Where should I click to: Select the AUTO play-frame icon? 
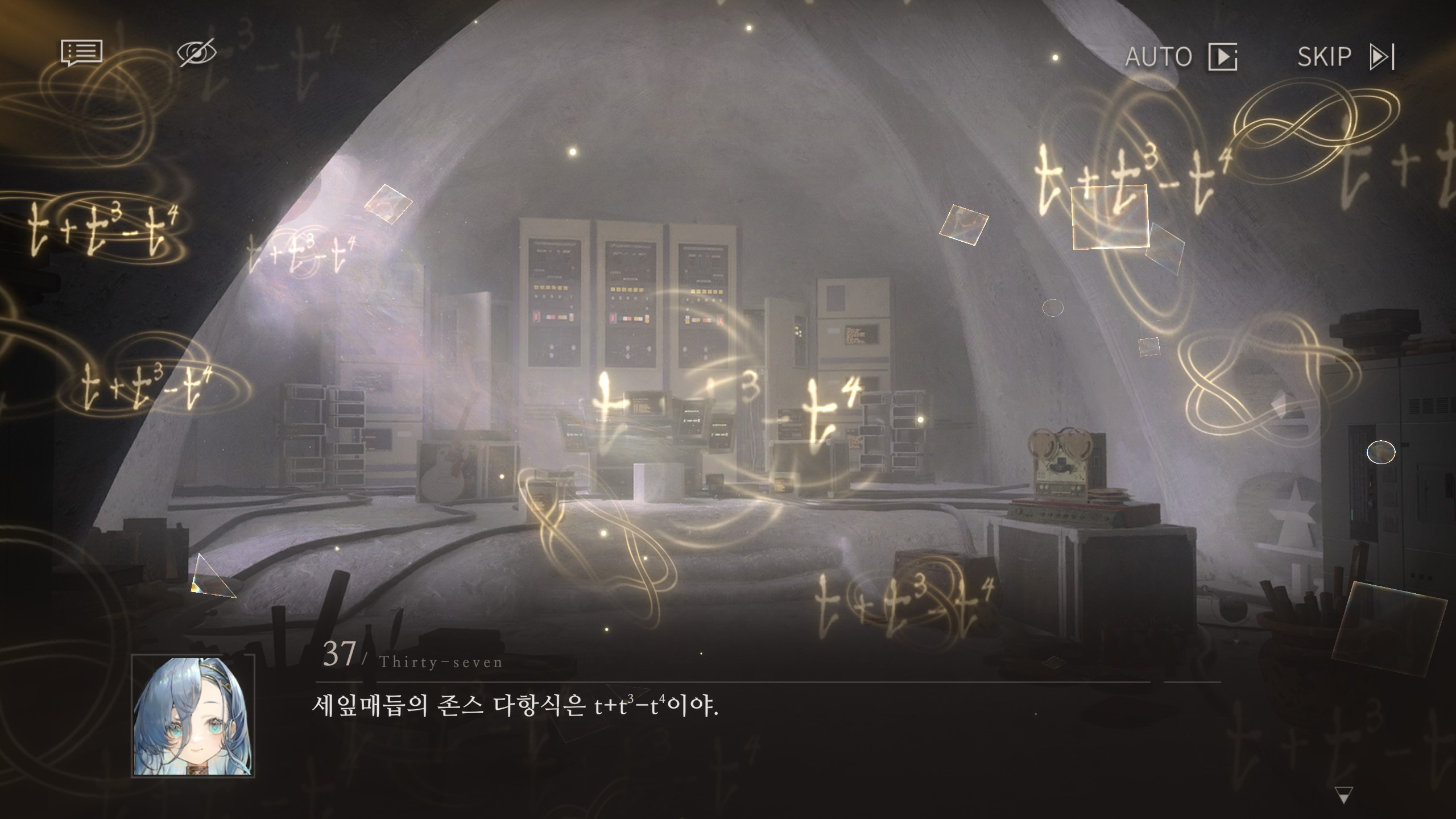(1222, 57)
